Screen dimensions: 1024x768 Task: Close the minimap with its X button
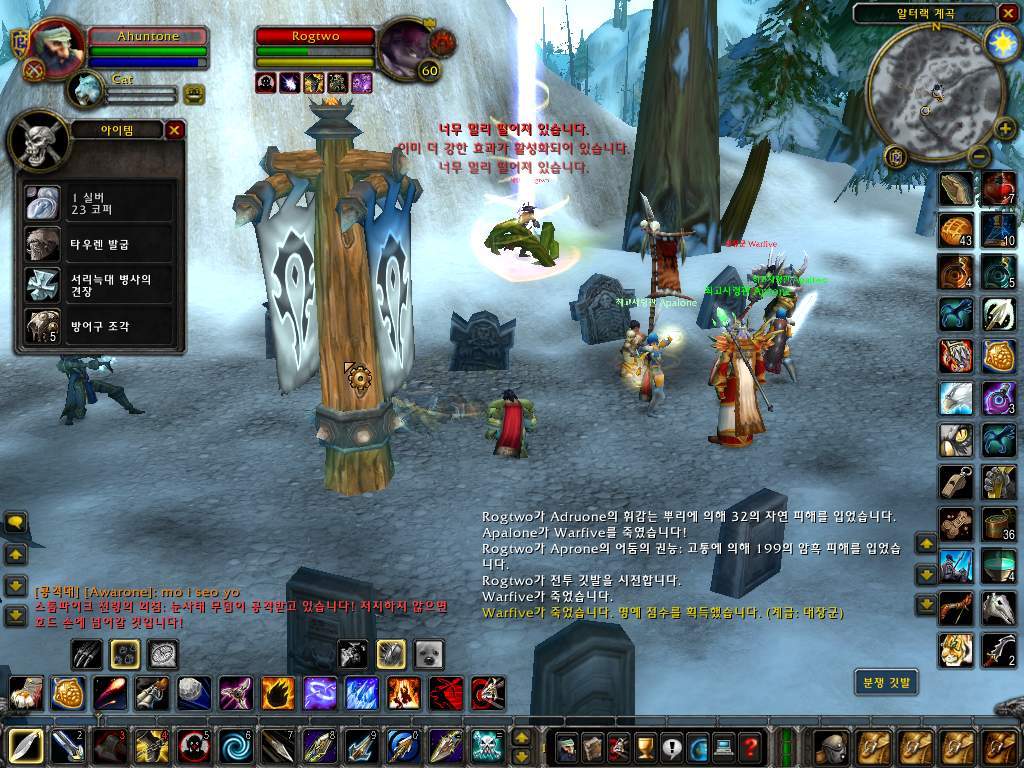click(1007, 13)
